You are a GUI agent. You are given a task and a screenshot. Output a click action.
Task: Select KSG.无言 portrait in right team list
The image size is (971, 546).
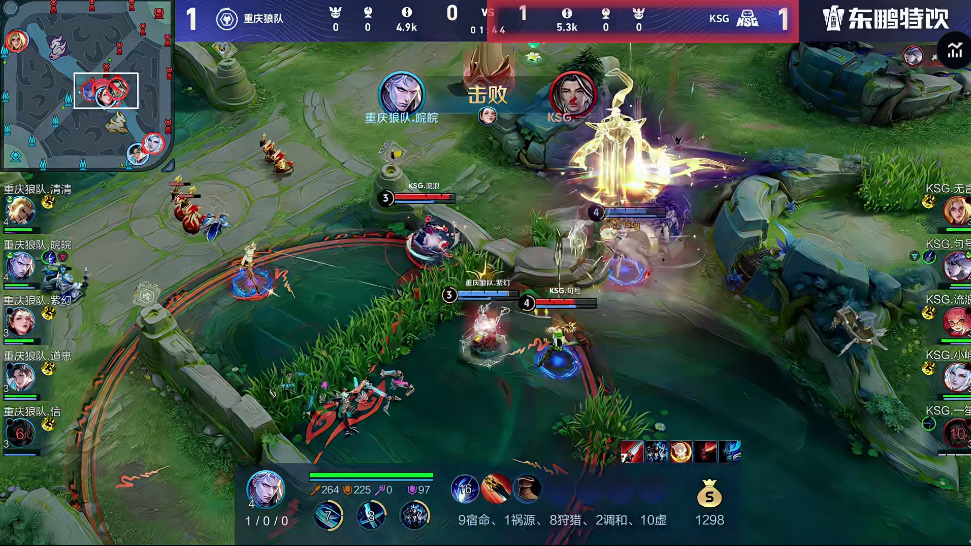(x=955, y=211)
